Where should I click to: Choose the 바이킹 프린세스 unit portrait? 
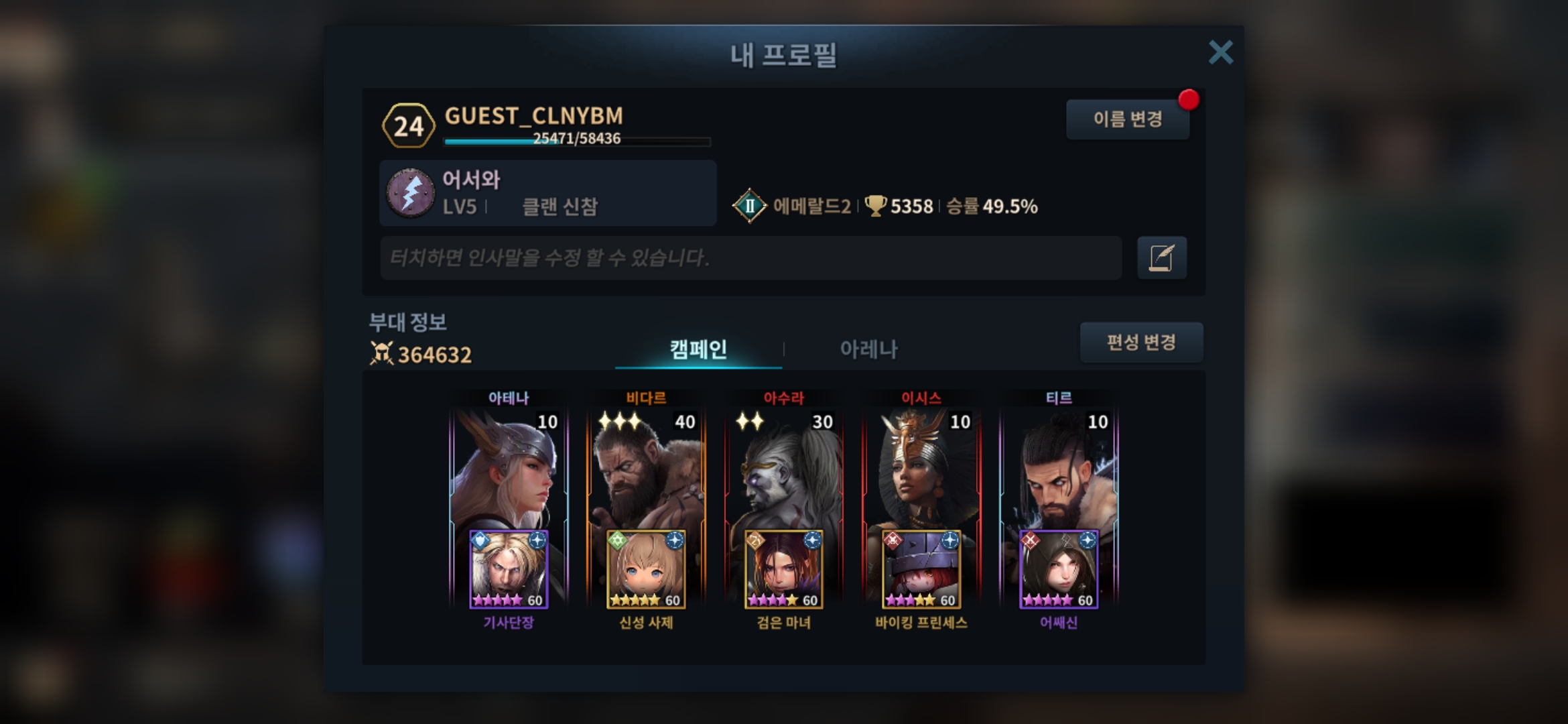point(921,570)
